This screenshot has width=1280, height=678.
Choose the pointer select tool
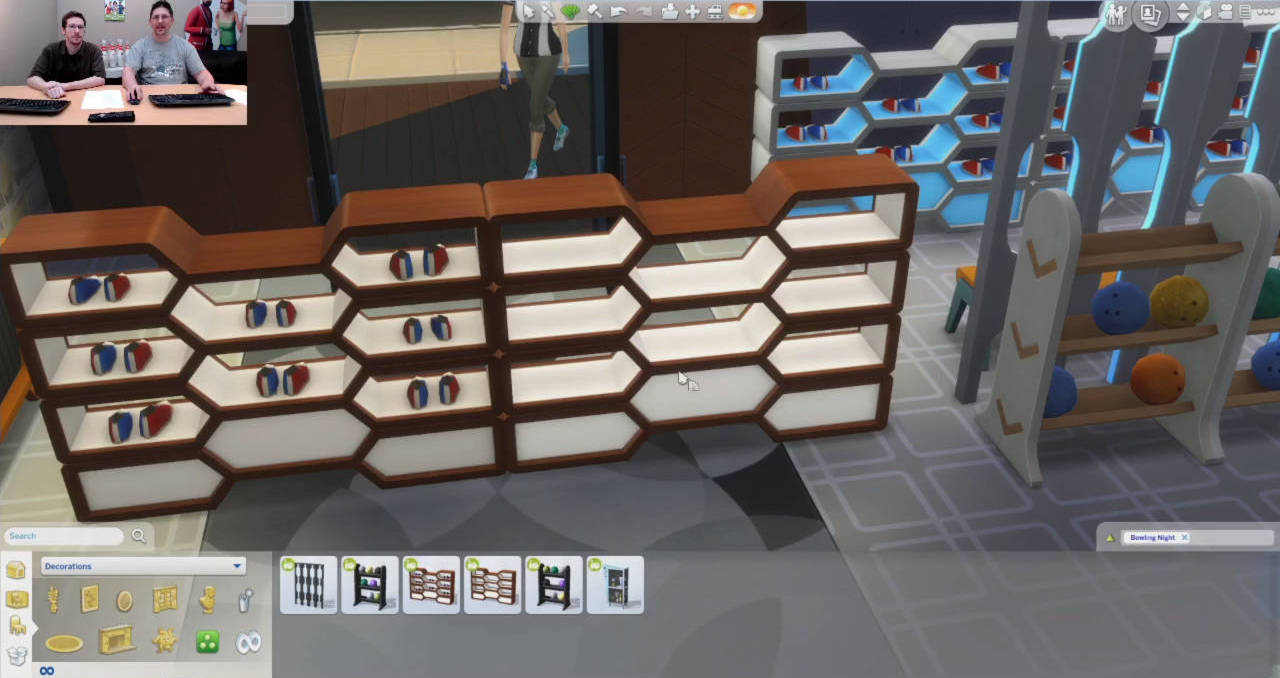528,11
